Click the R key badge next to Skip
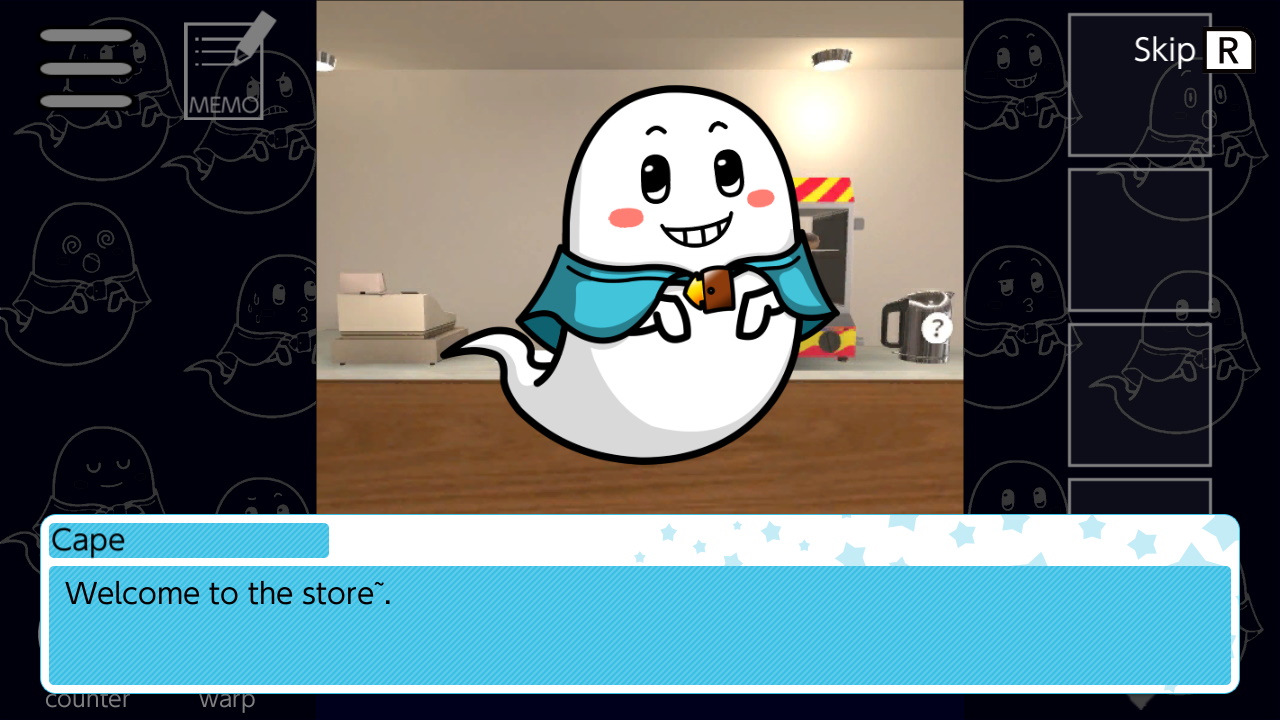Viewport: 1280px width, 720px height. 1230,49
